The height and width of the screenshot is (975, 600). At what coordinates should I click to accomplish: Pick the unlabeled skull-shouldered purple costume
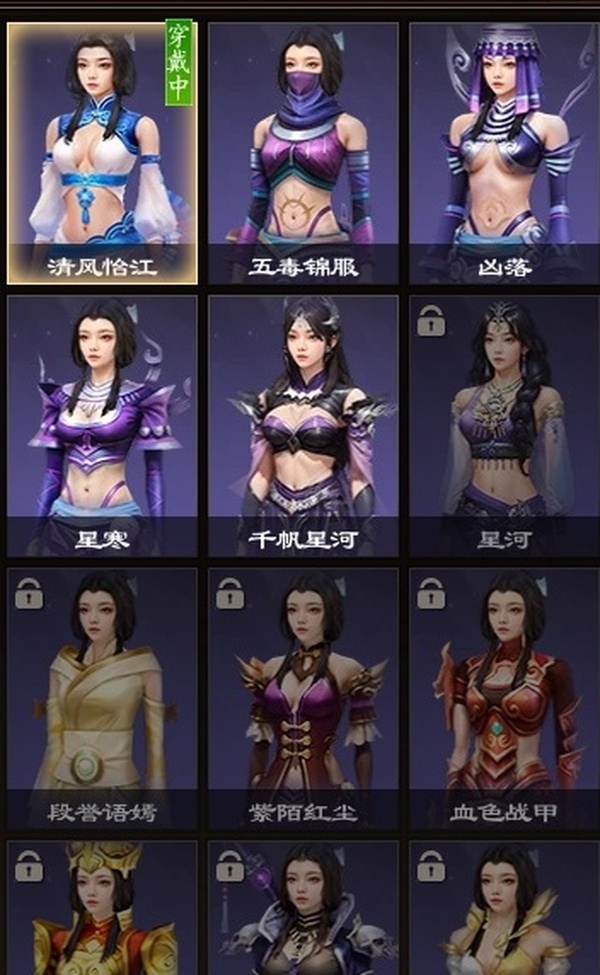303,910
